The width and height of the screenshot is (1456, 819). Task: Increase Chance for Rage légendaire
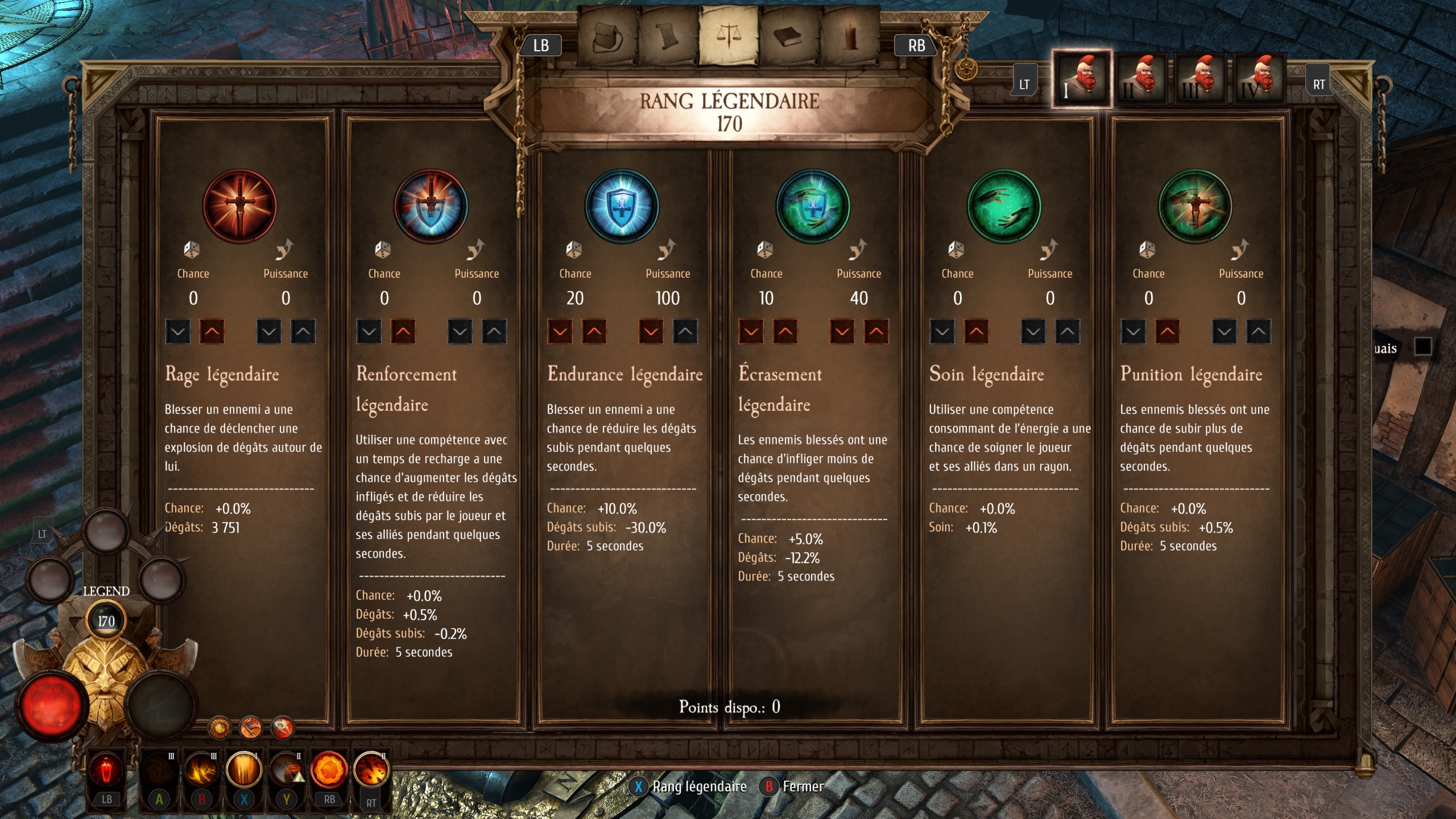212,332
